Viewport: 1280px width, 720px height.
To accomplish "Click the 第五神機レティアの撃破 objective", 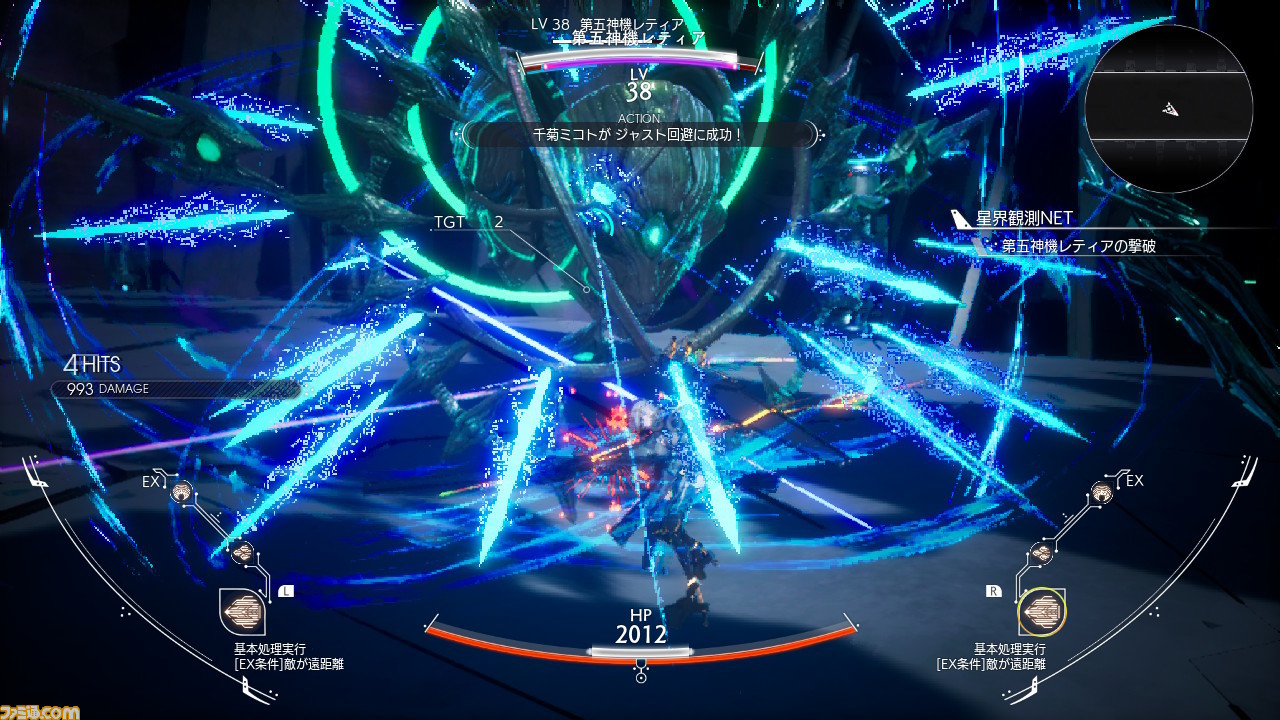I will coord(1078,245).
